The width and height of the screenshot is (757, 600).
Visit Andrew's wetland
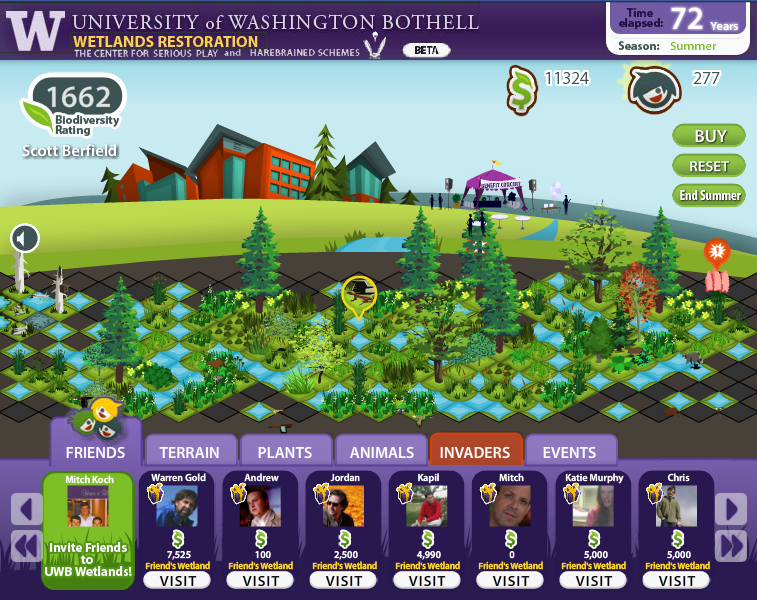tap(261, 581)
